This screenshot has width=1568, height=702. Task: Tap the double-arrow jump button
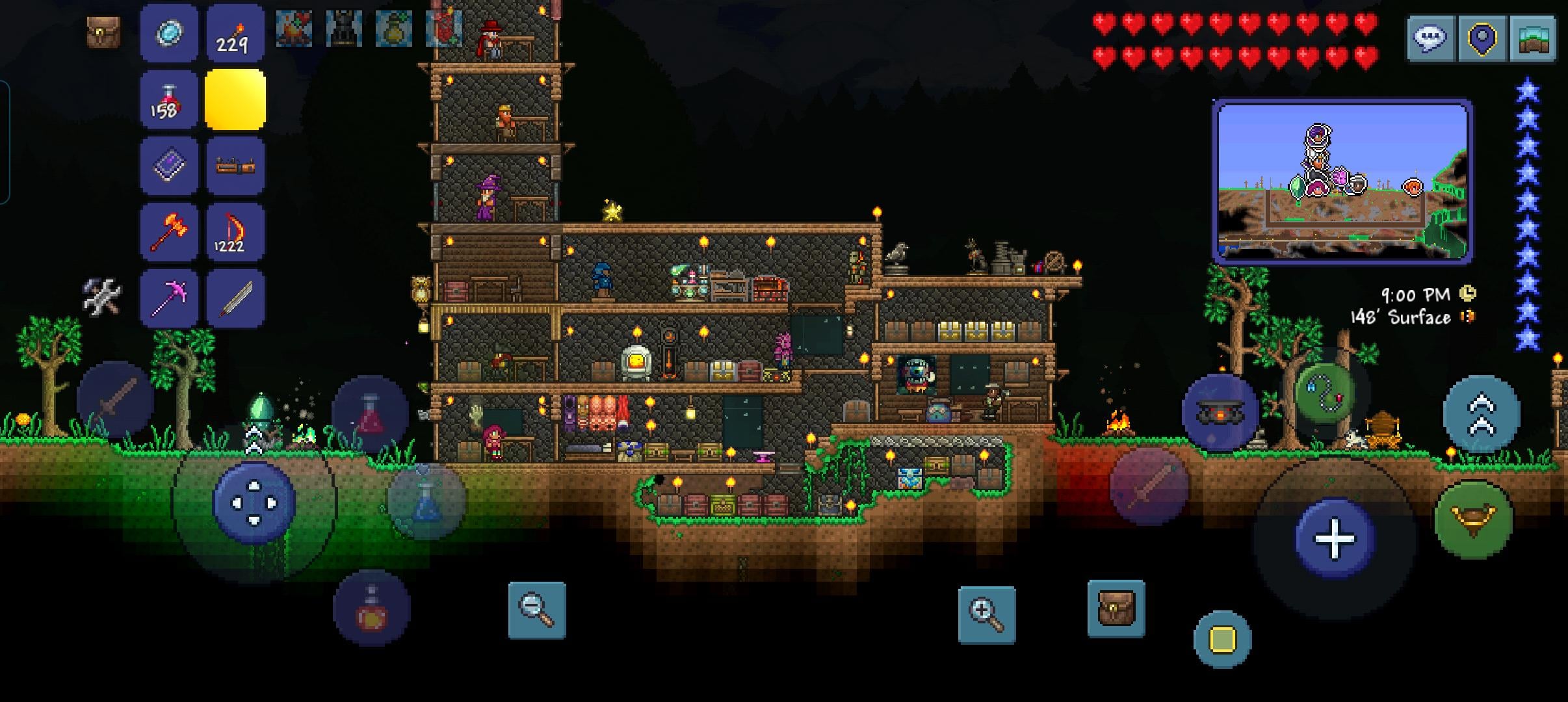1481,414
